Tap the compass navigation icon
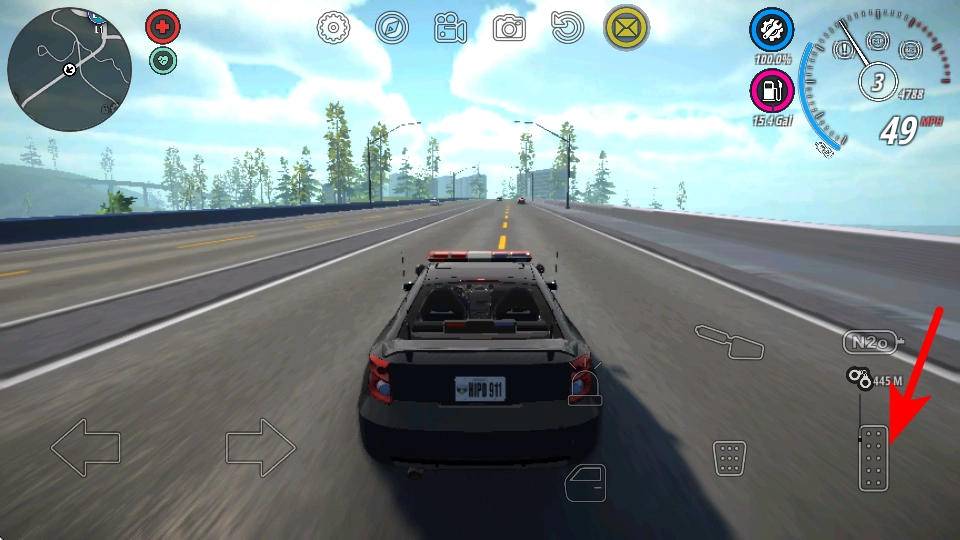 point(392,28)
